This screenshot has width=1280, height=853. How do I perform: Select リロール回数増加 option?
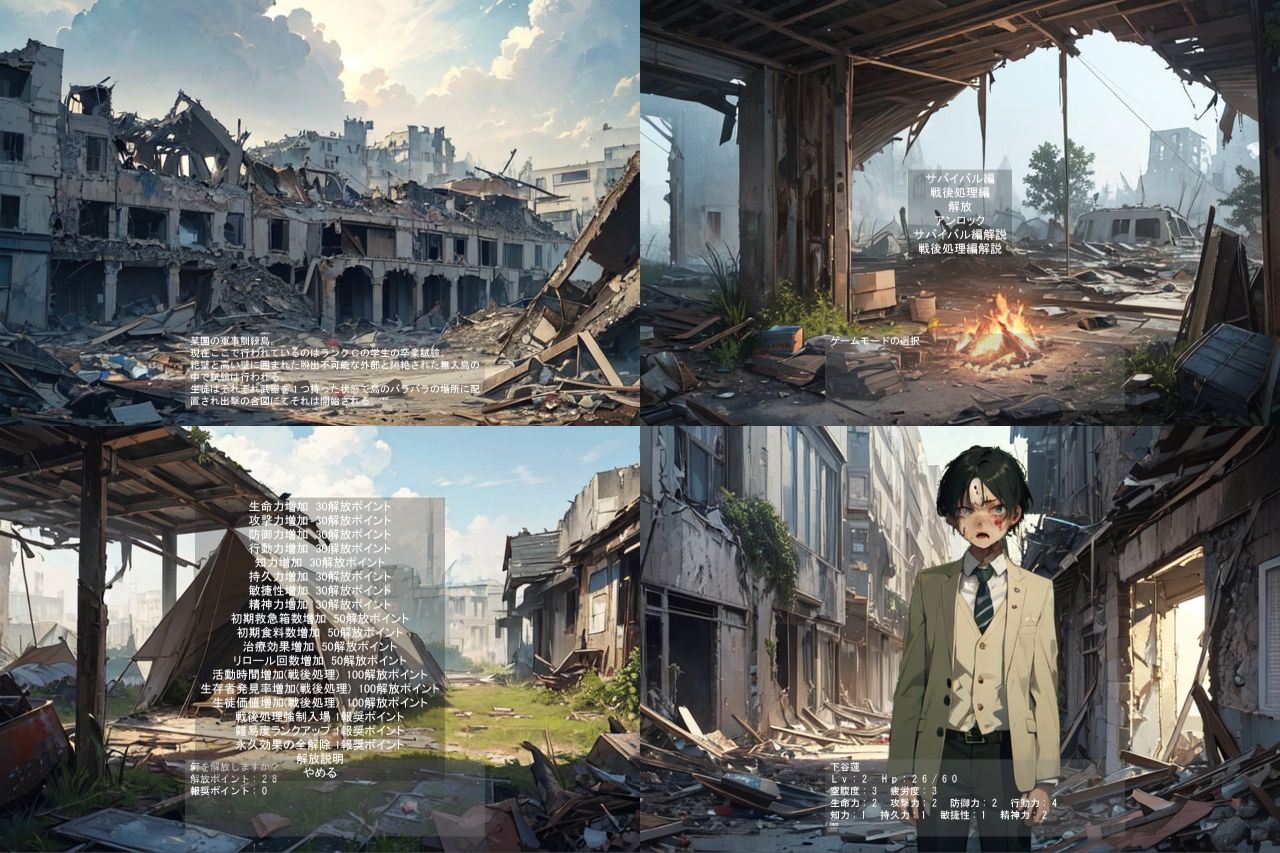click(x=320, y=658)
